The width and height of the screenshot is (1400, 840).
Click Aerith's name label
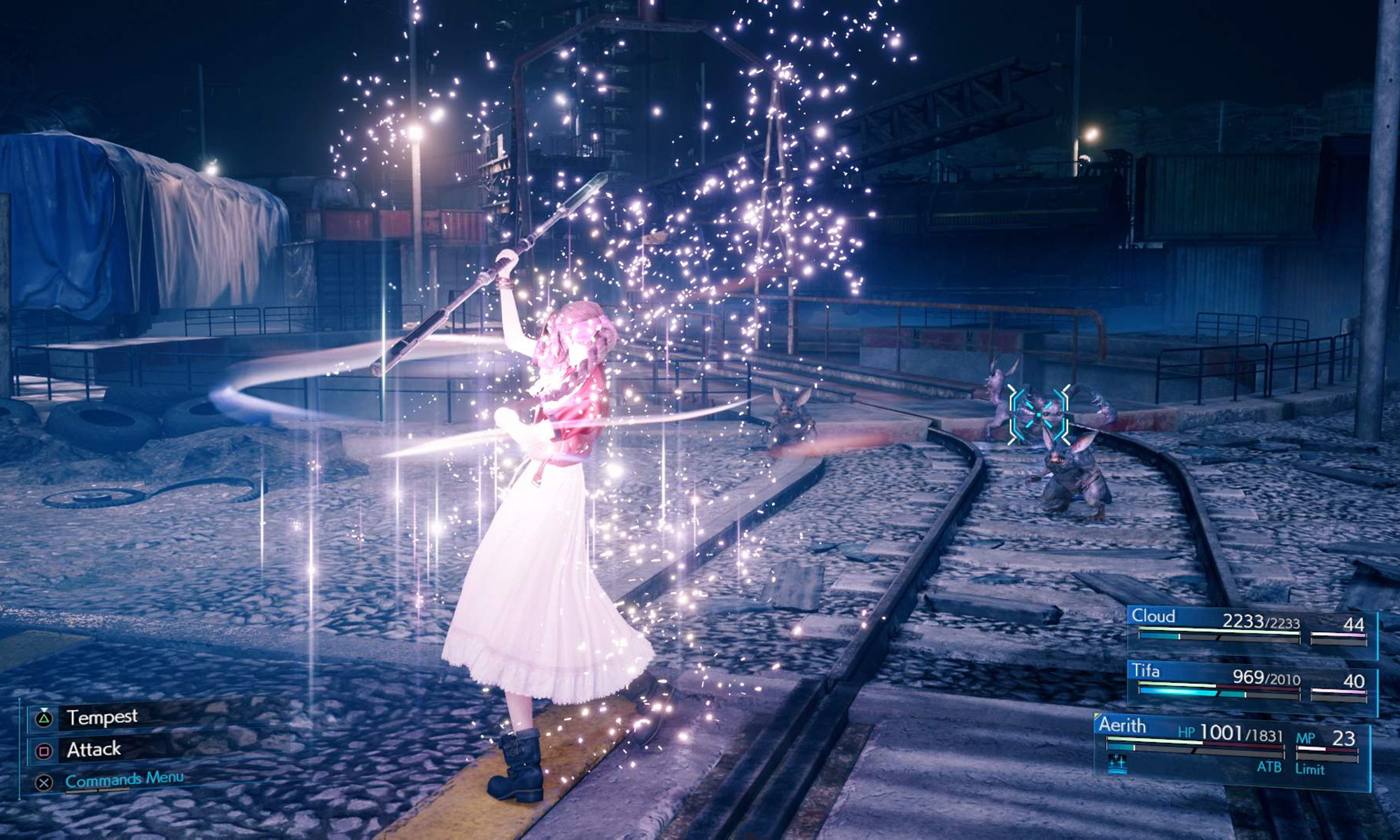pyautogui.click(x=1123, y=725)
